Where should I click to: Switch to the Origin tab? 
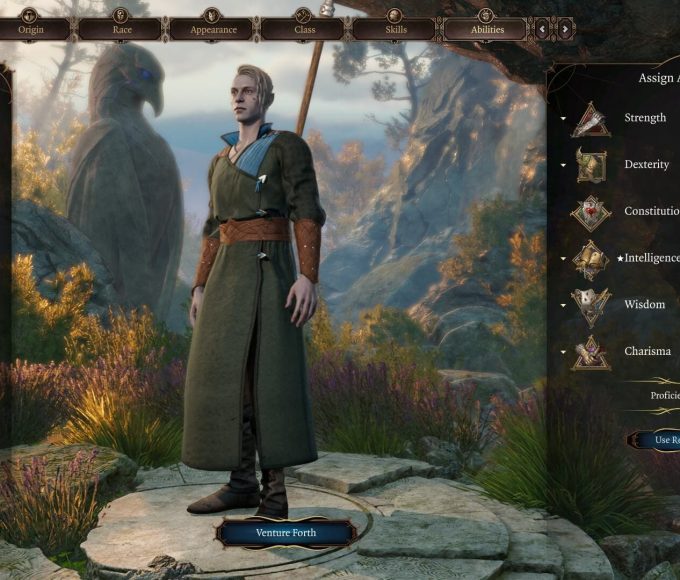[30, 29]
